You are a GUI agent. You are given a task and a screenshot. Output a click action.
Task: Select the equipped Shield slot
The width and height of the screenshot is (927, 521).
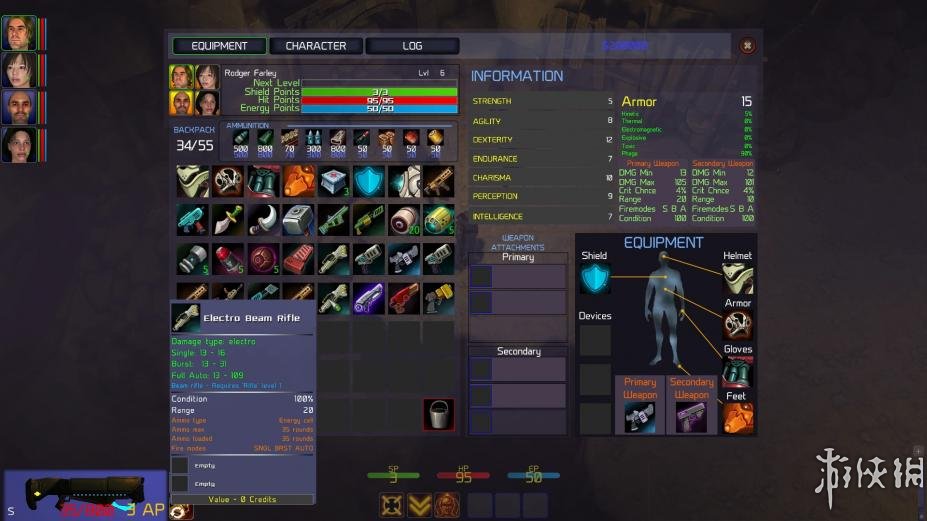pos(594,278)
